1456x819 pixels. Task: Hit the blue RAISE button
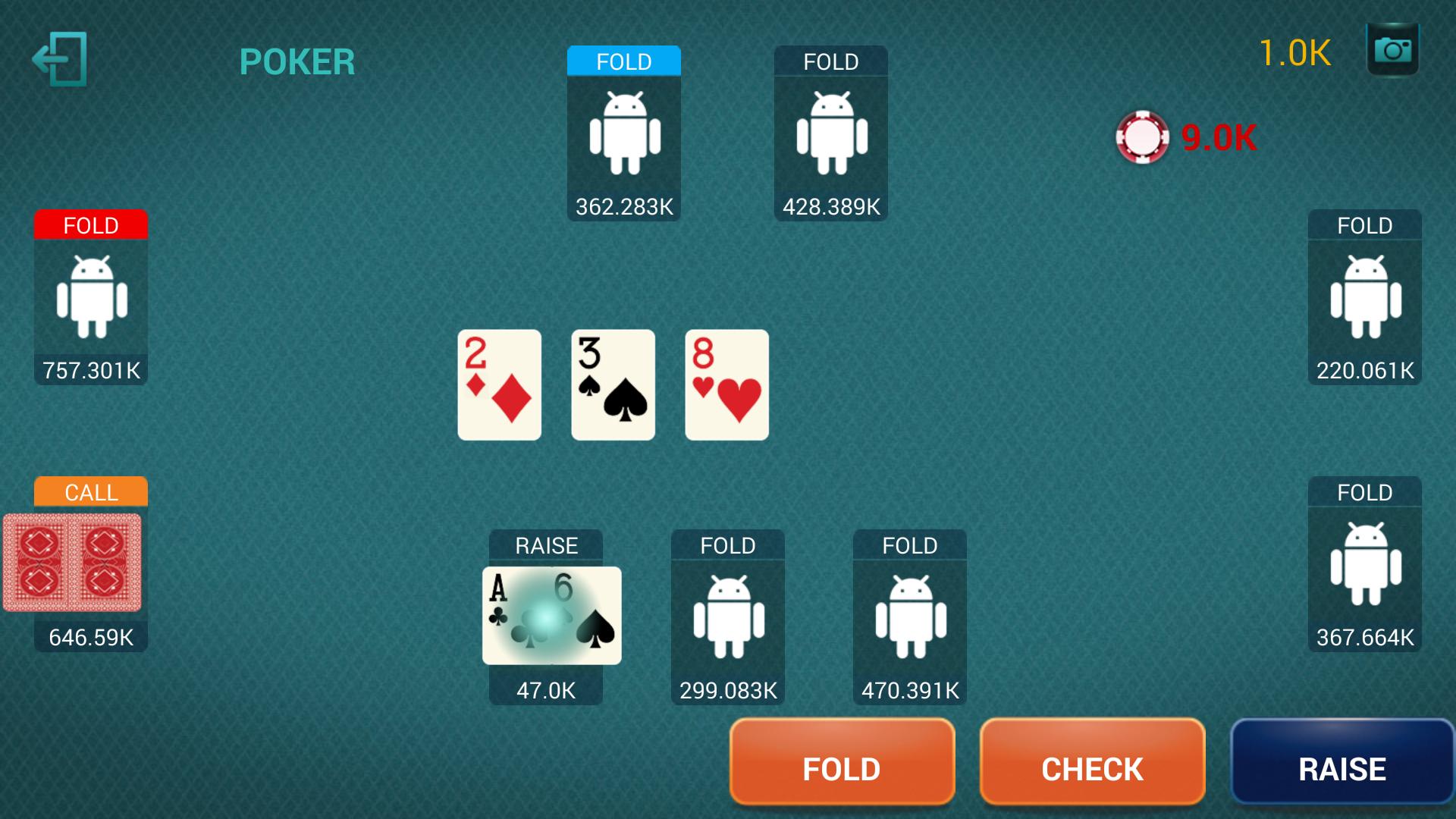(1341, 768)
